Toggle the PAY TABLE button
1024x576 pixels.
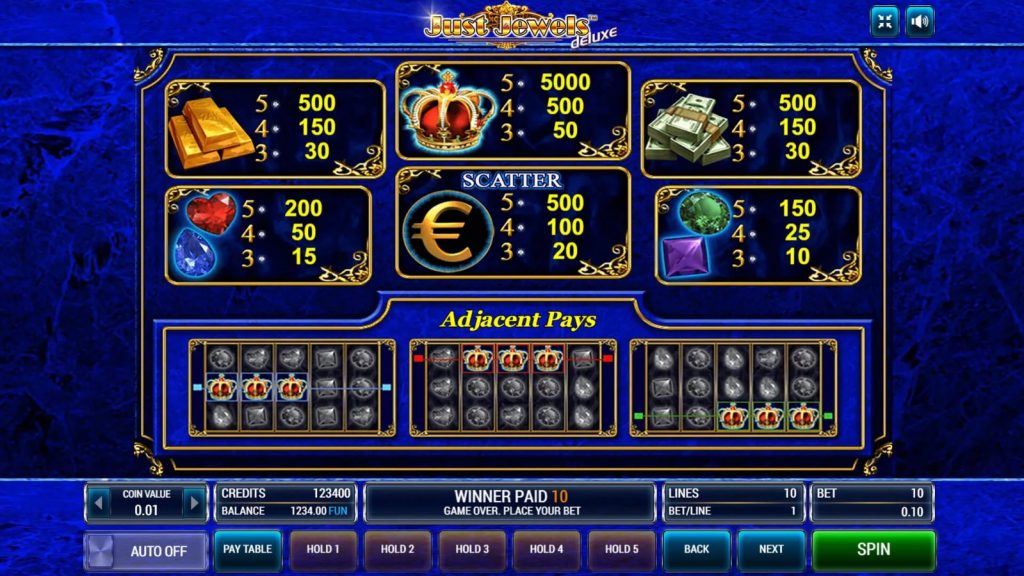(247, 550)
